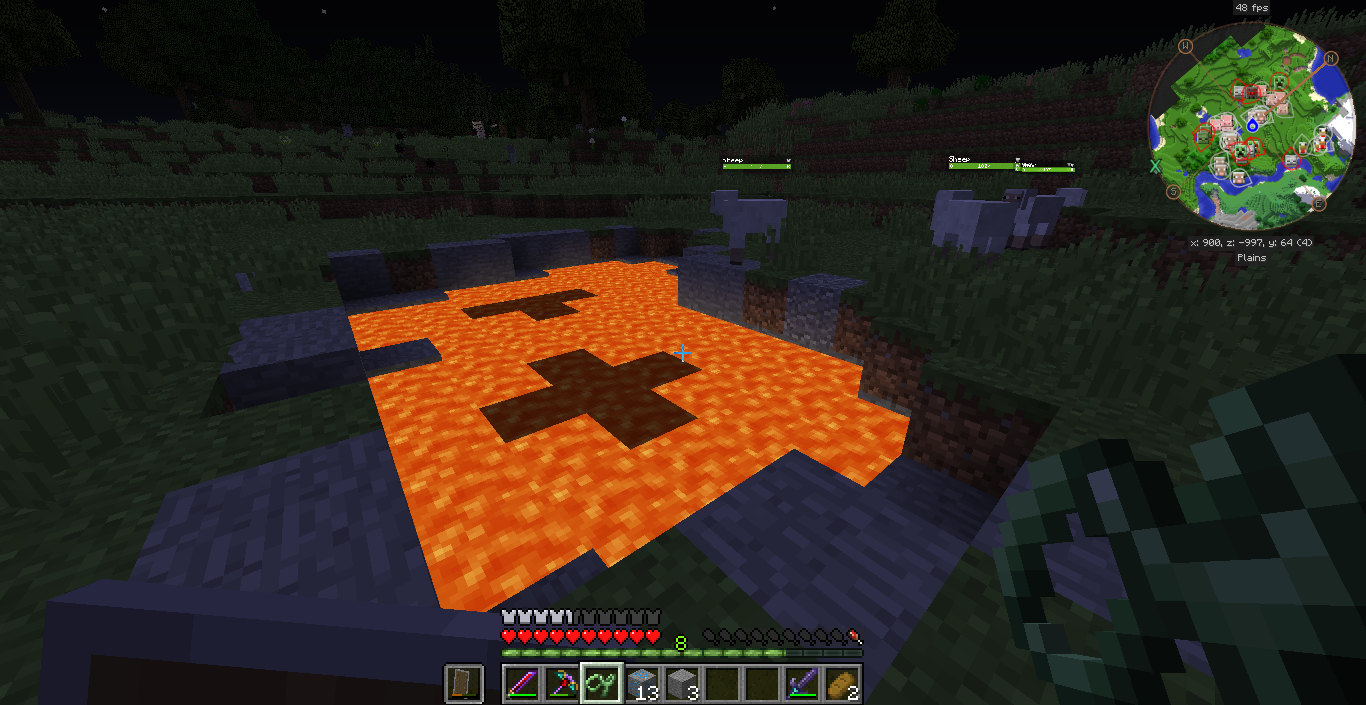This screenshot has height=705, width=1366.
Task: Pick the gray stone stack of 3
Action: click(x=682, y=684)
